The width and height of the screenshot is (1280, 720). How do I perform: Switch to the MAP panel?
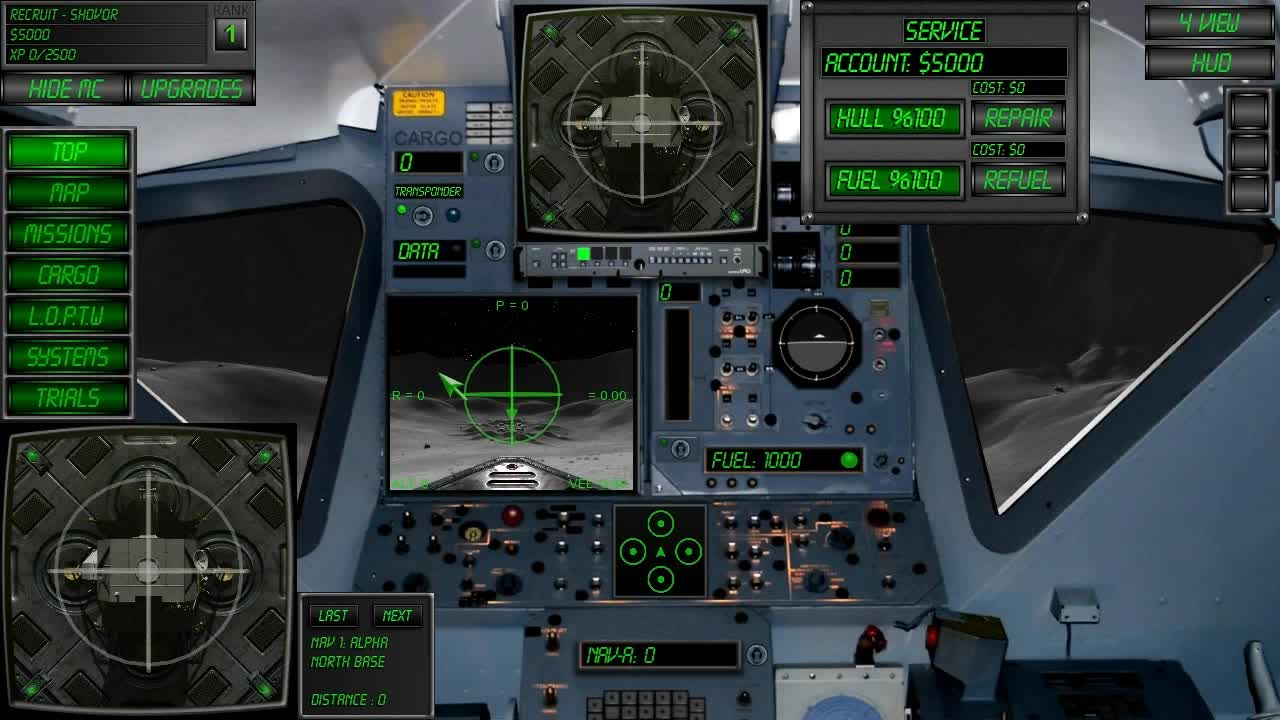(x=66, y=193)
